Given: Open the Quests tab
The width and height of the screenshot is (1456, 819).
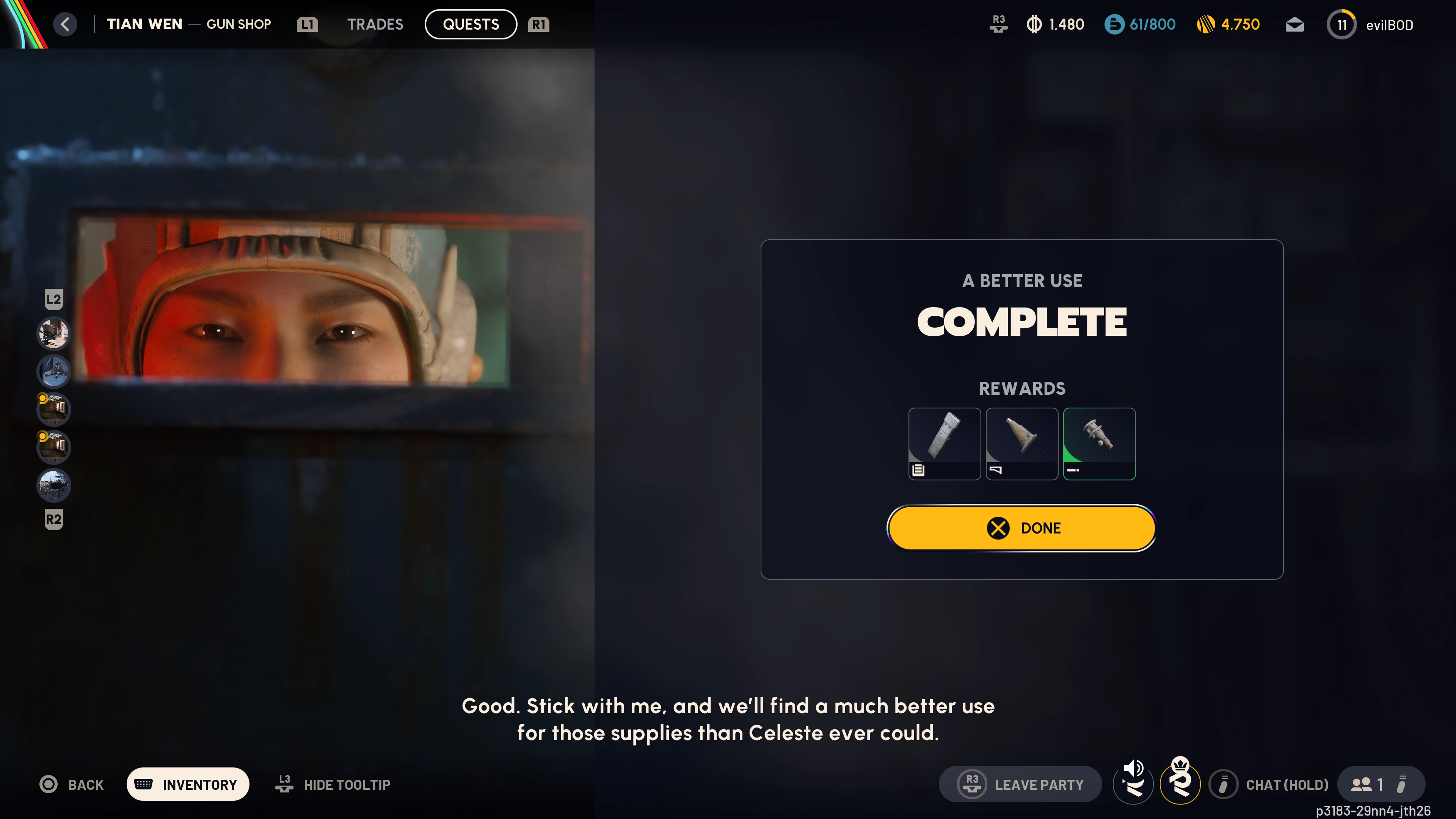Looking at the screenshot, I should (x=470, y=24).
